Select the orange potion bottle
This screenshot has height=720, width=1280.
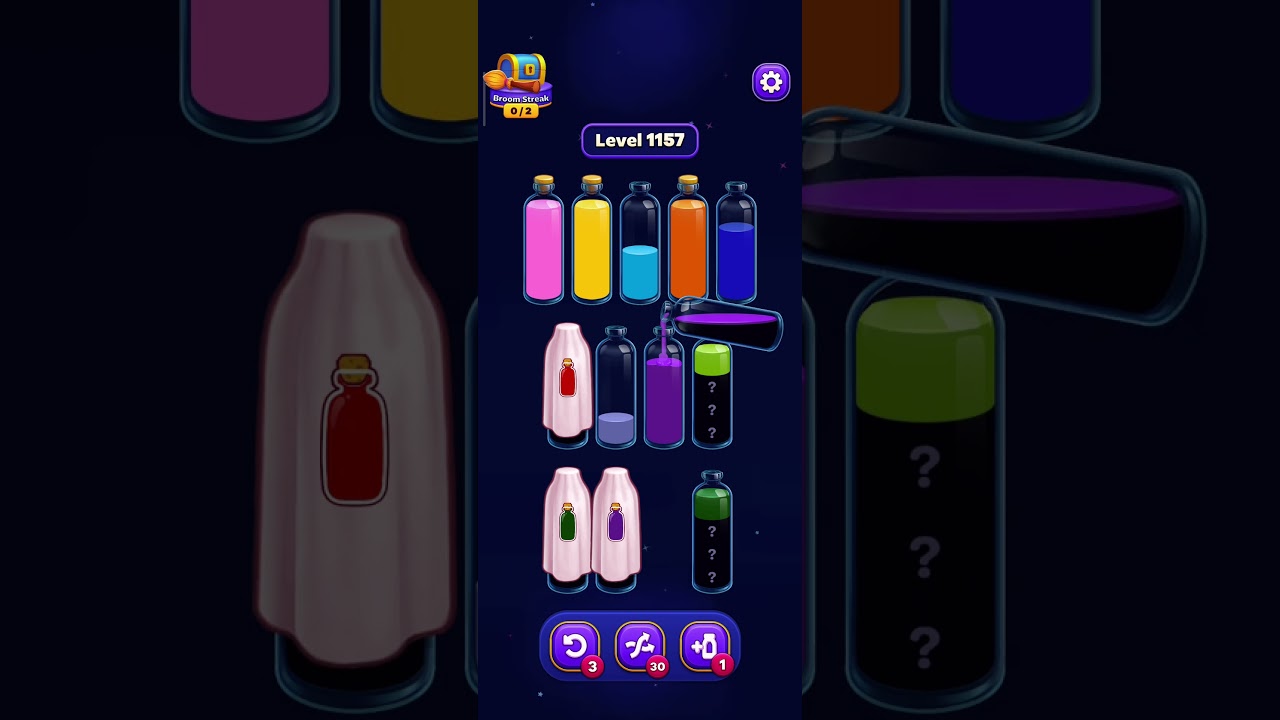point(687,245)
